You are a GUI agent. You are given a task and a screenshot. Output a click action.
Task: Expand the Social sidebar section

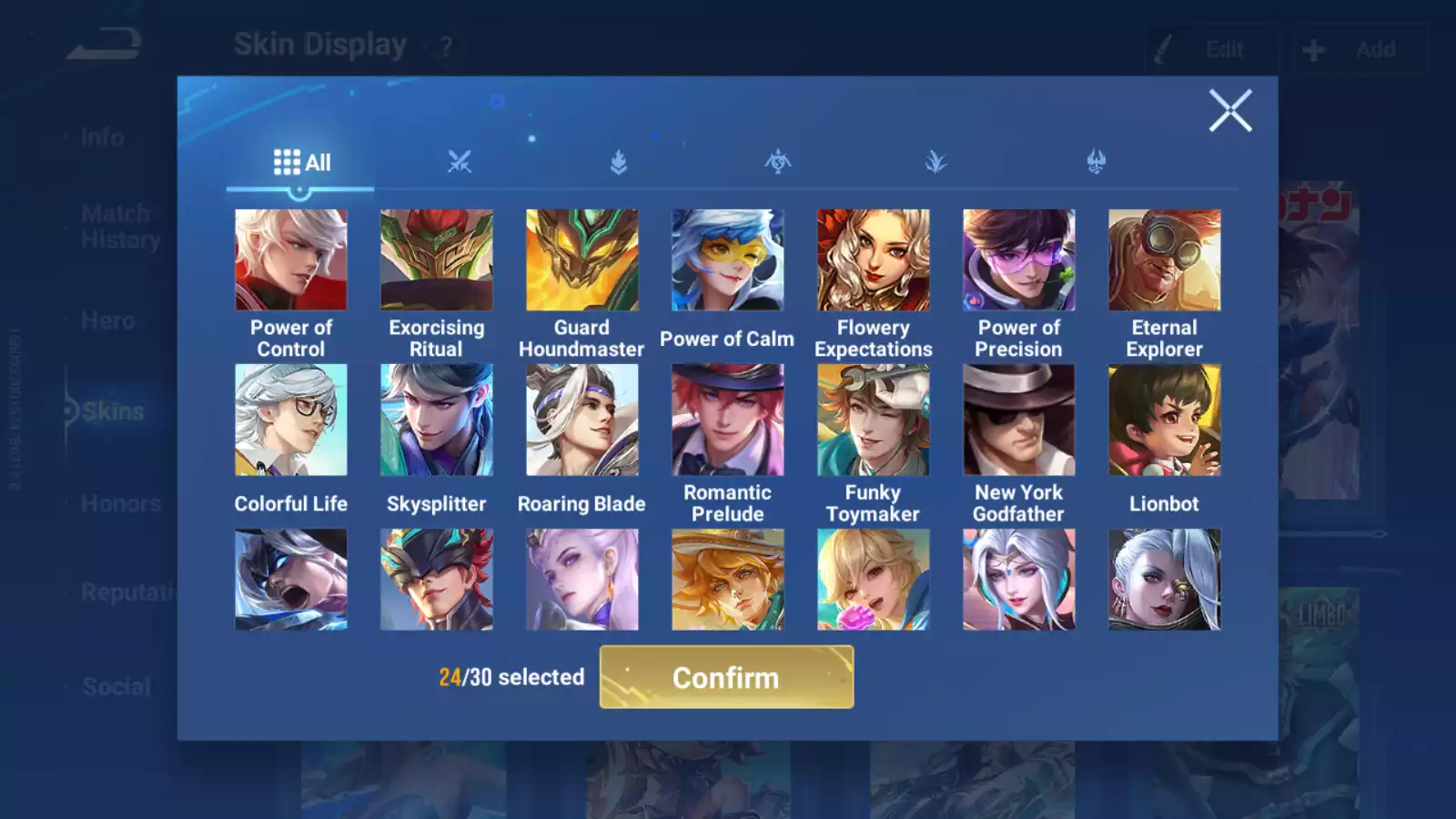[116, 686]
